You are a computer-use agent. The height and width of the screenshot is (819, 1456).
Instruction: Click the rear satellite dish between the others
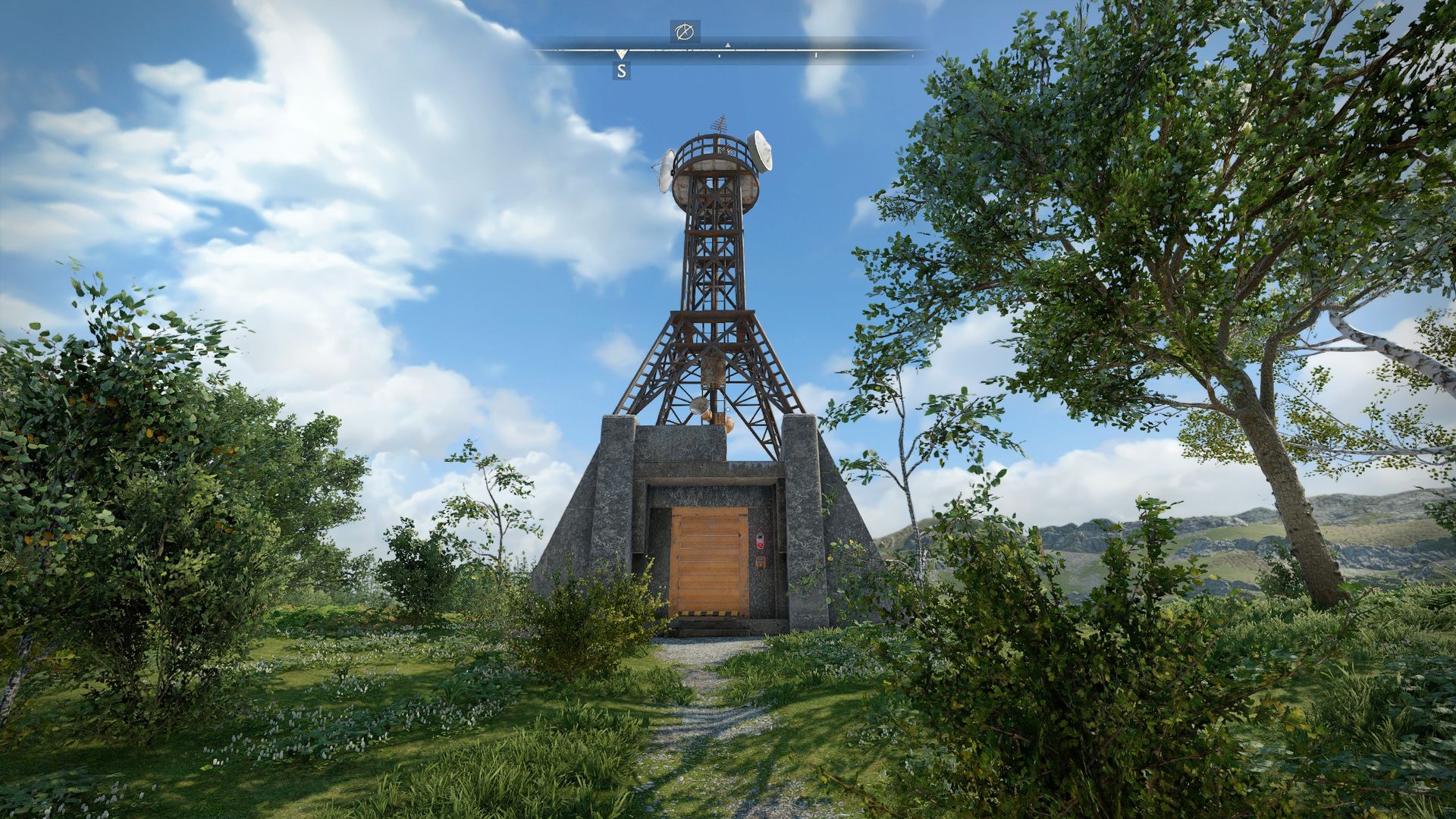point(725,149)
